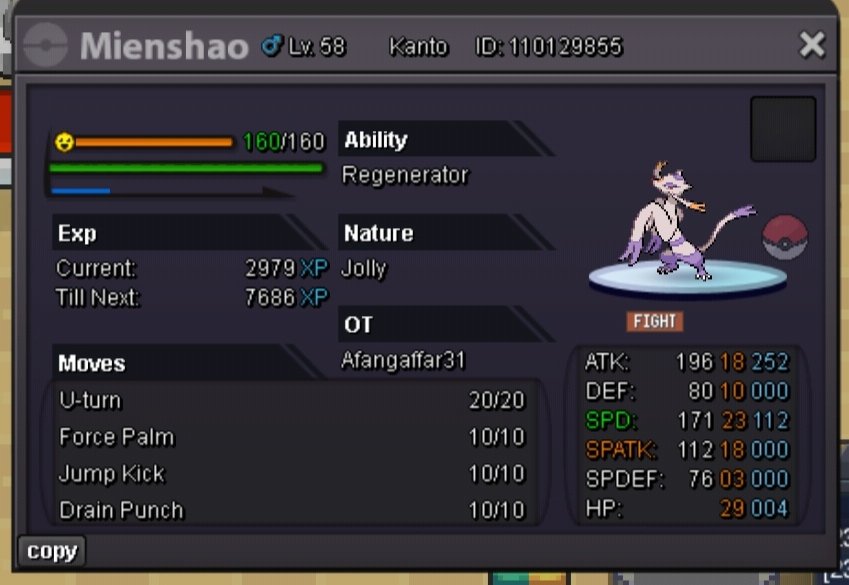Click the empty held item slot
849x585 pixels.
[x=782, y=129]
